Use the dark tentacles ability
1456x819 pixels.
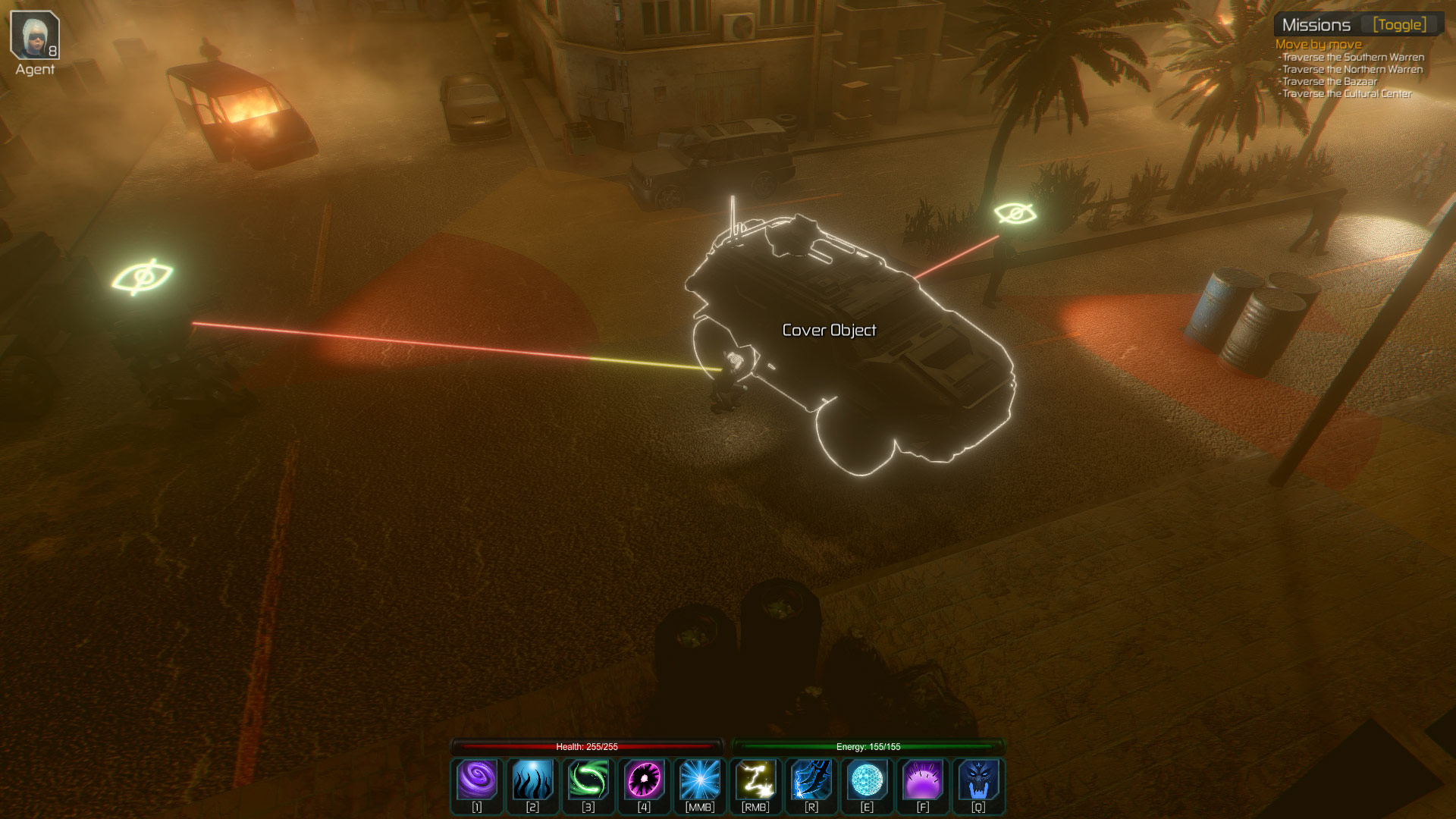pos(532,780)
